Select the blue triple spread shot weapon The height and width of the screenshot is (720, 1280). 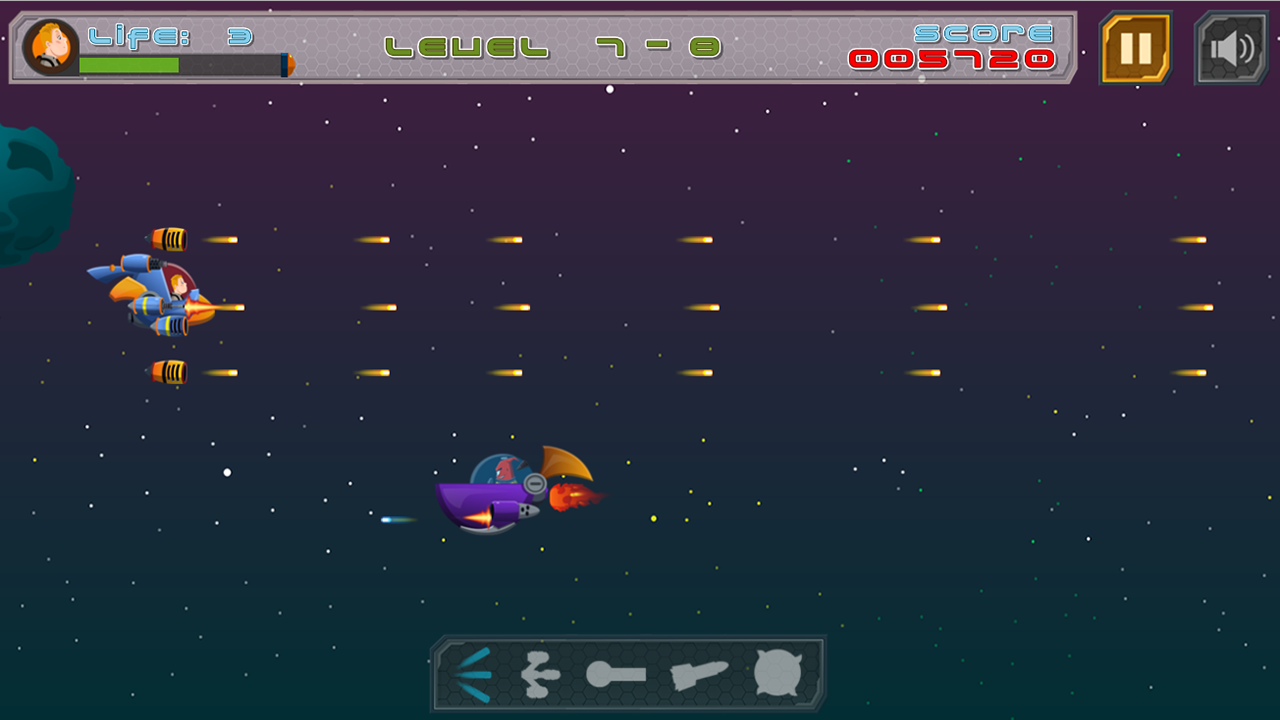tap(474, 675)
